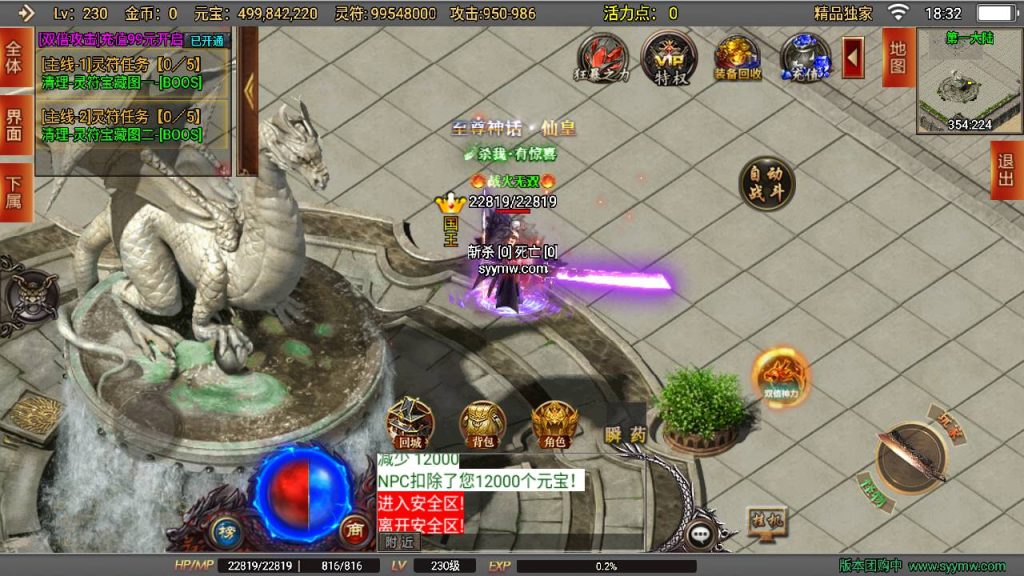This screenshot has height=576, width=1024.
Task: Open the 角色 character sheet
Action: click(x=555, y=423)
